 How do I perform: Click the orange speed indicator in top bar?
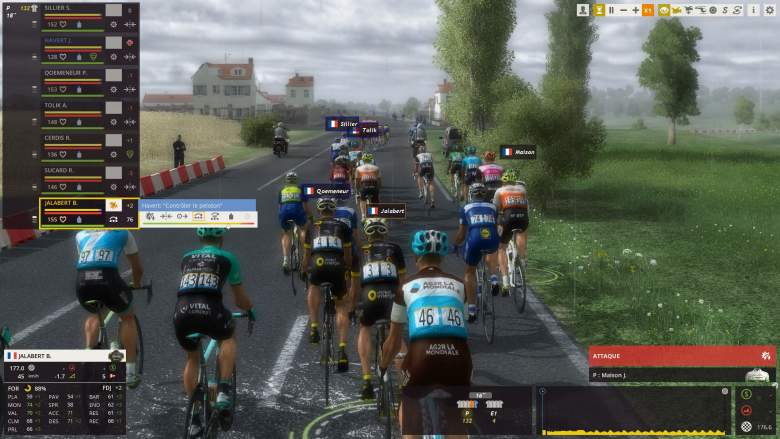point(648,9)
